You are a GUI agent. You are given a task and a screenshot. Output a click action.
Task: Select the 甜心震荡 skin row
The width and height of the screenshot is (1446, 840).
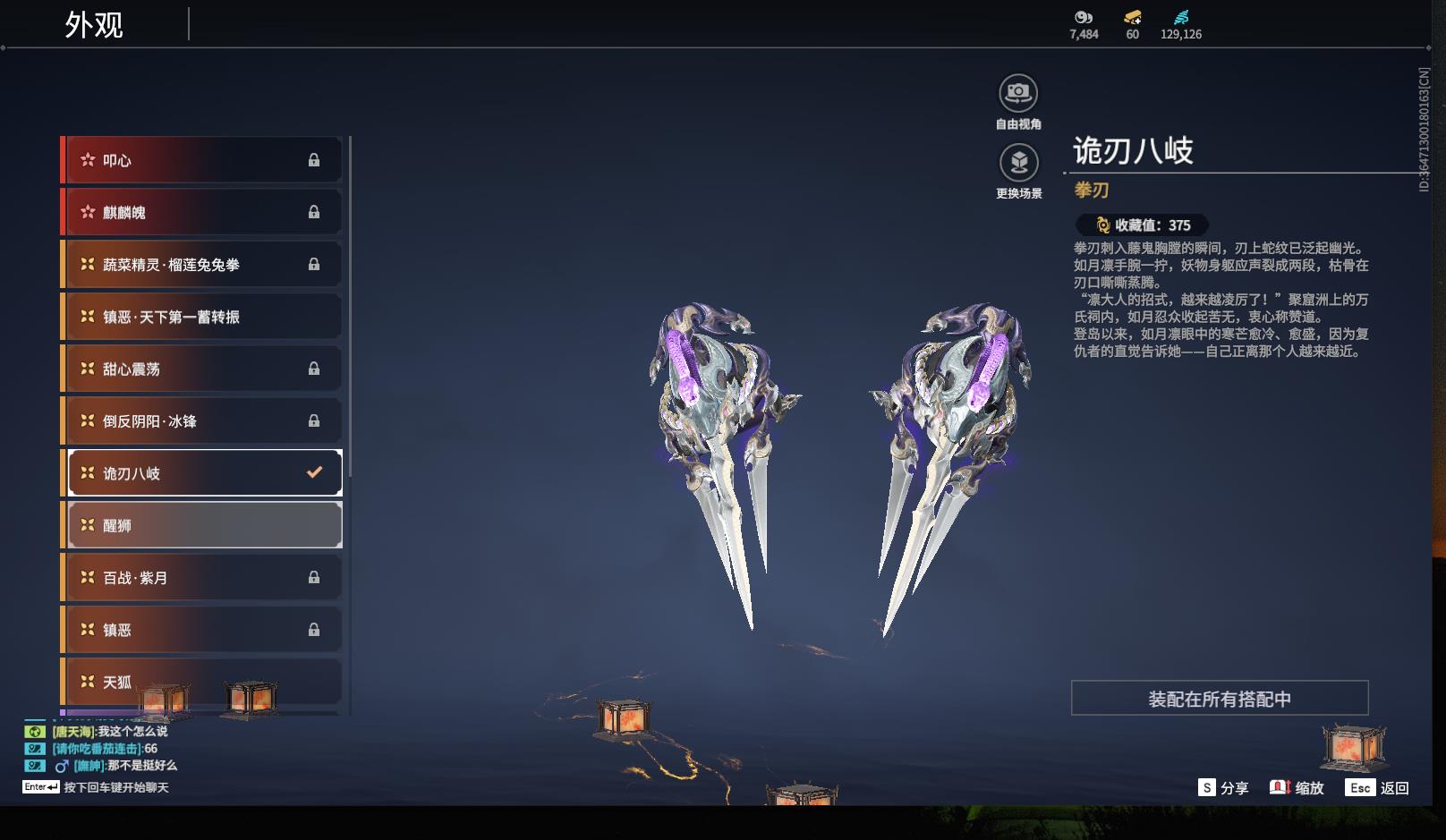click(x=202, y=369)
